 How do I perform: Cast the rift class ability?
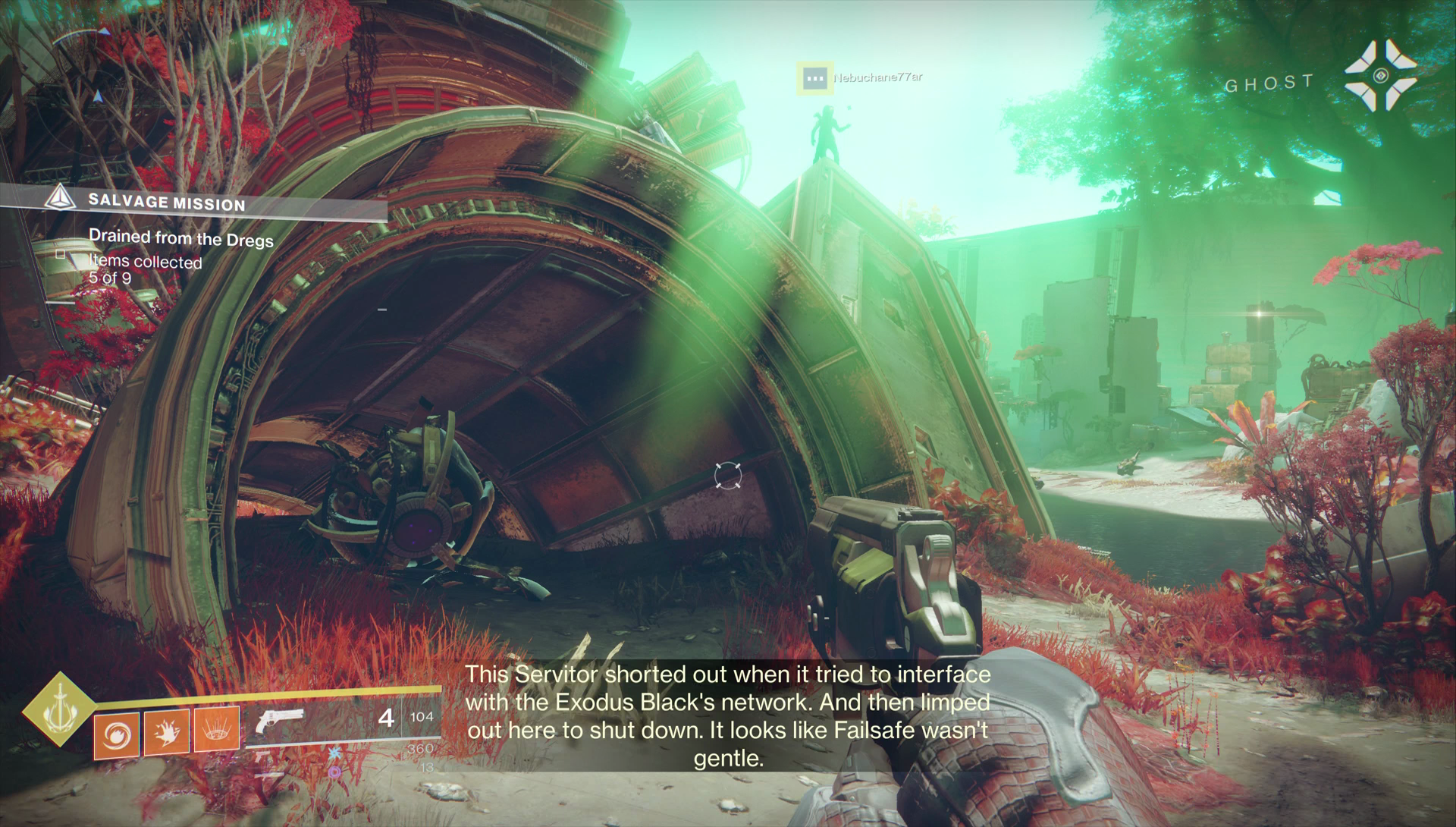pos(217,728)
